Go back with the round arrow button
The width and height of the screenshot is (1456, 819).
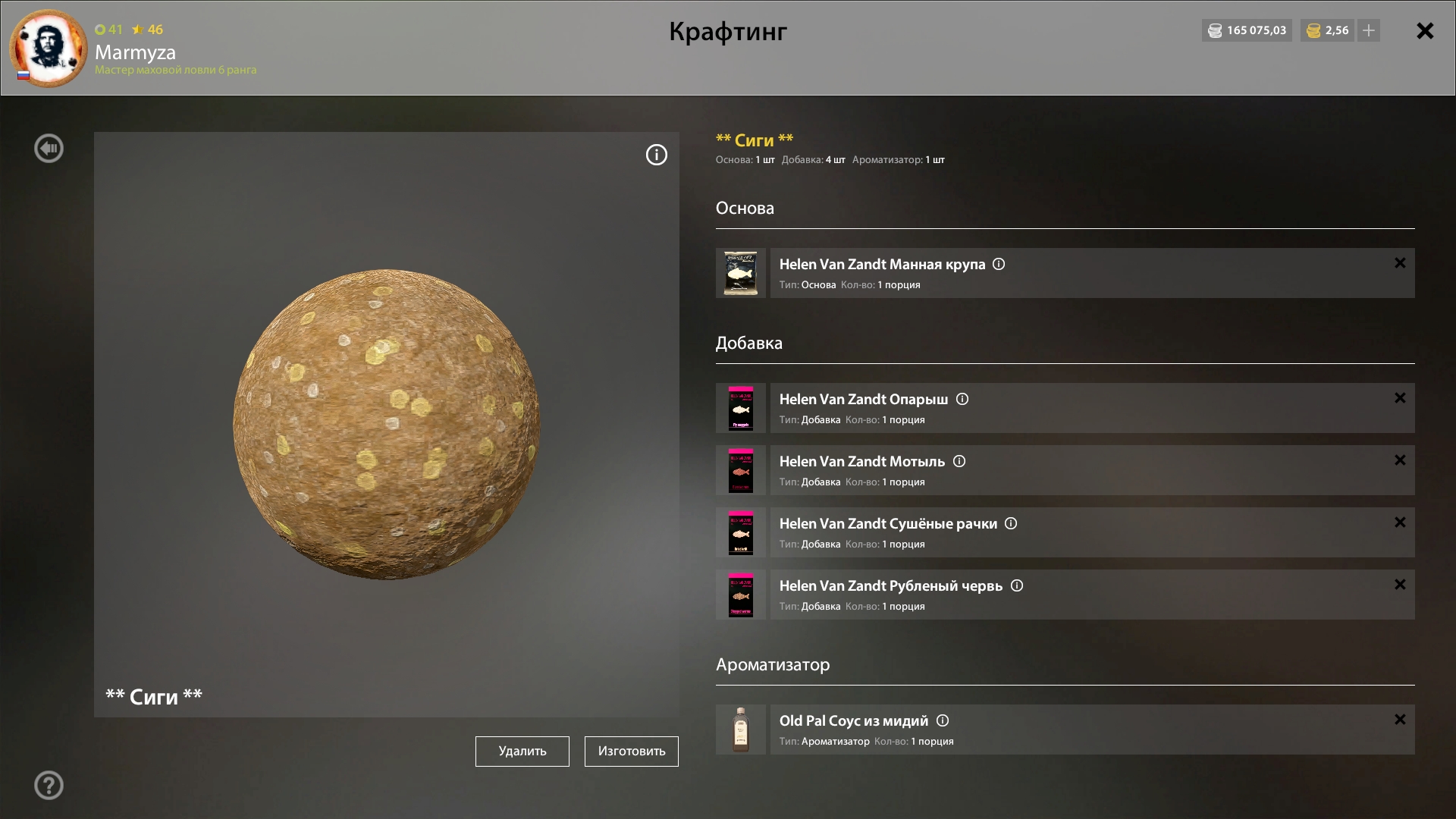[49, 149]
